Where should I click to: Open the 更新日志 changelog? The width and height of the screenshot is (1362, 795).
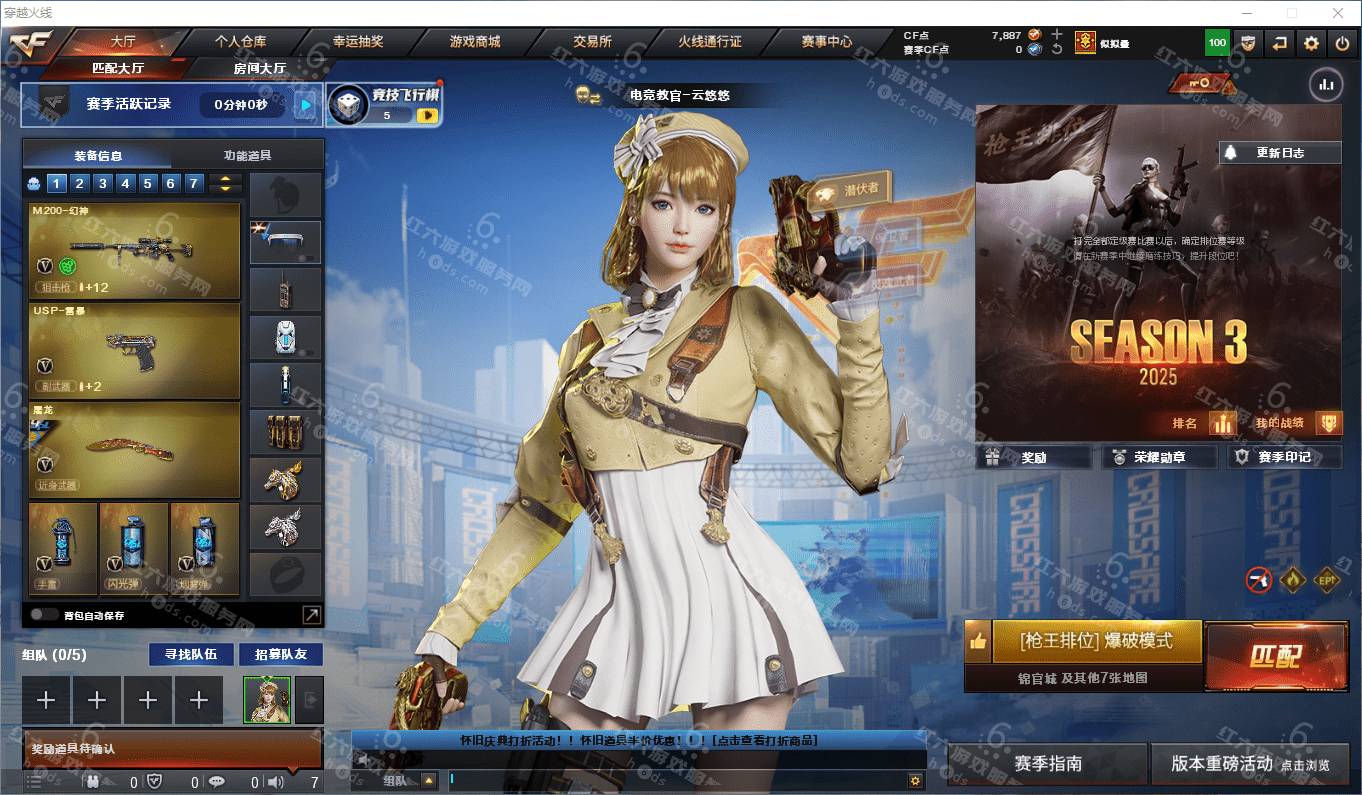[1279, 153]
